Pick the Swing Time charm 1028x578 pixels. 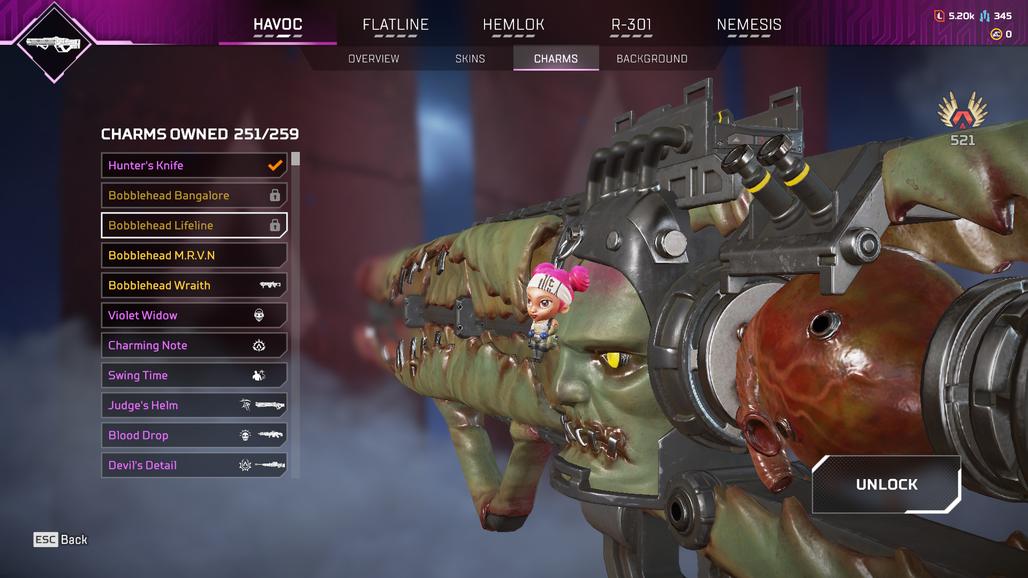pyautogui.click(x=194, y=375)
